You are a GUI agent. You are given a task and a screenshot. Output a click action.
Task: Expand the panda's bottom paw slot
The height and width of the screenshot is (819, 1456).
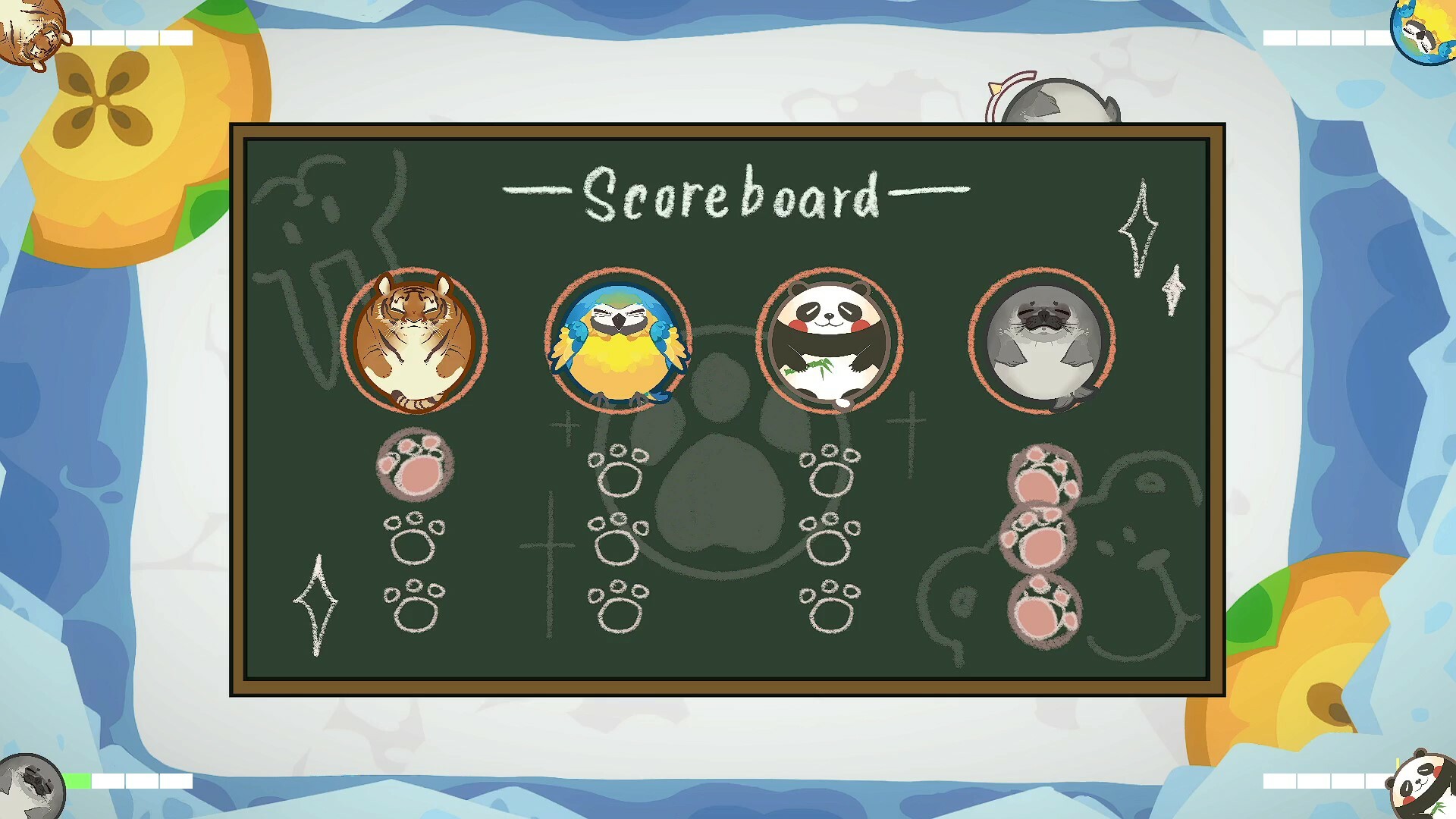click(831, 610)
